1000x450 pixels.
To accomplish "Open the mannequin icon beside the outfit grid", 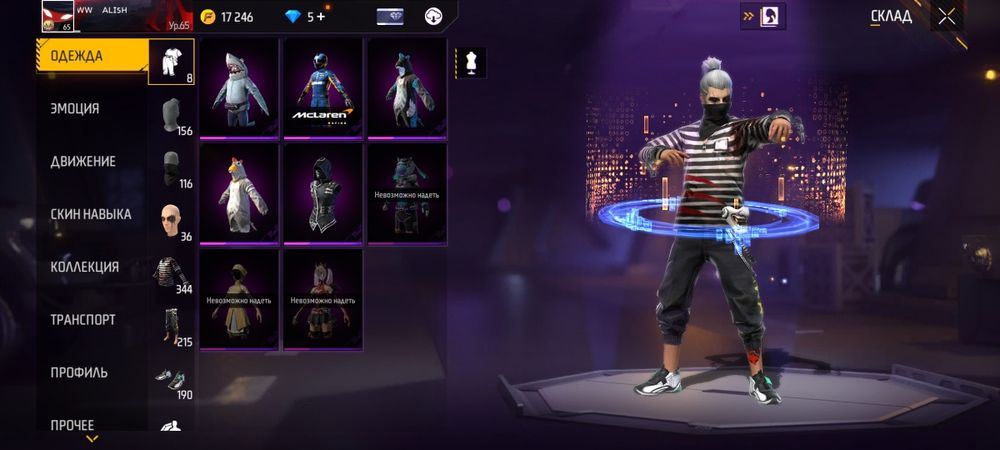I will coord(471,62).
